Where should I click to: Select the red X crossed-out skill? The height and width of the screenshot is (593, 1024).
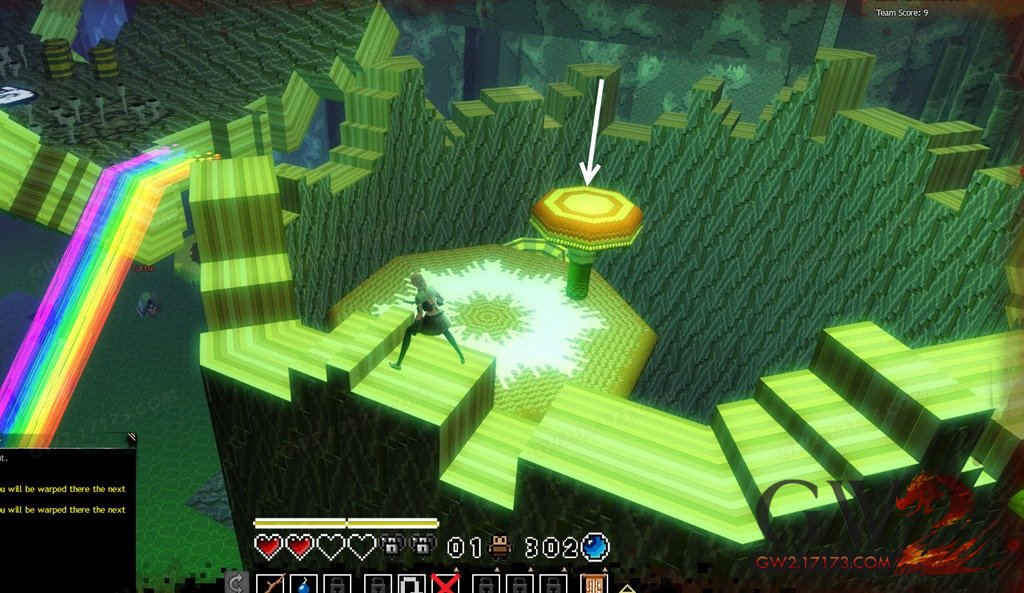coord(445,584)
